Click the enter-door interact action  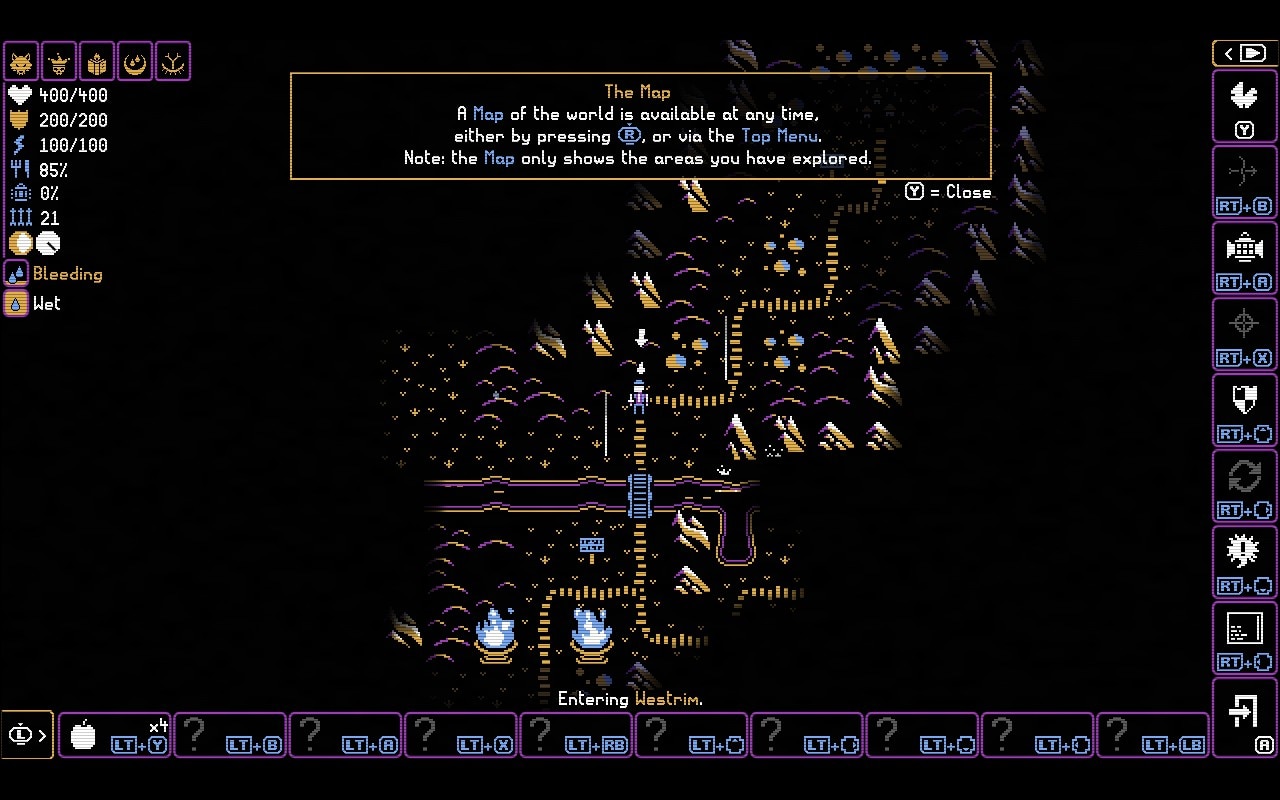(1244, 716)
